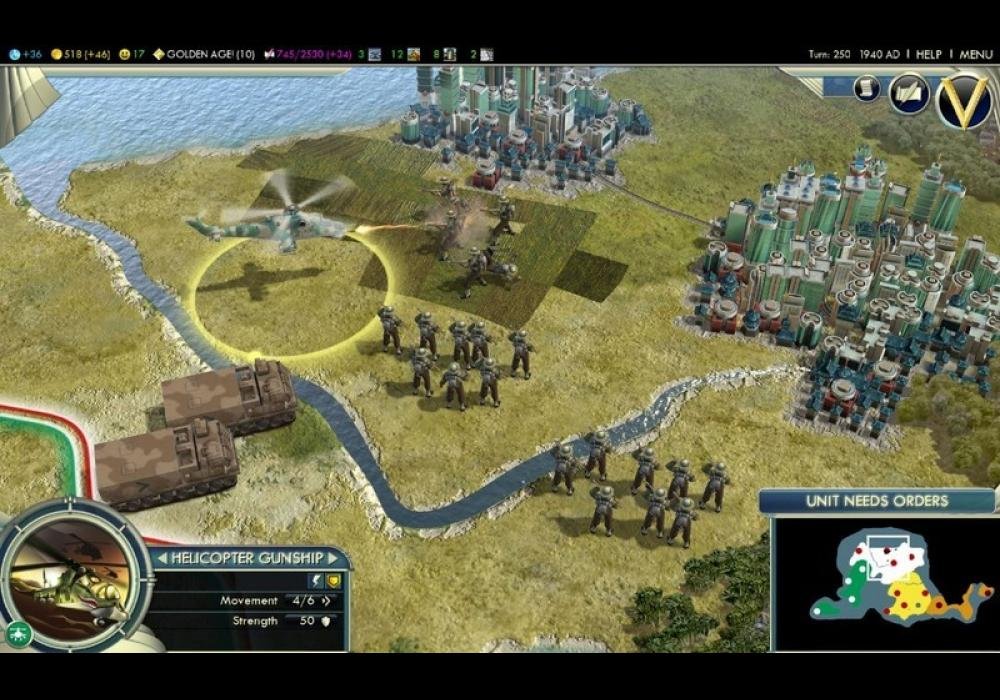Click the Helicopter Gunship name label
Viewport: 1000px width, 700px height.
coord(248,558)
